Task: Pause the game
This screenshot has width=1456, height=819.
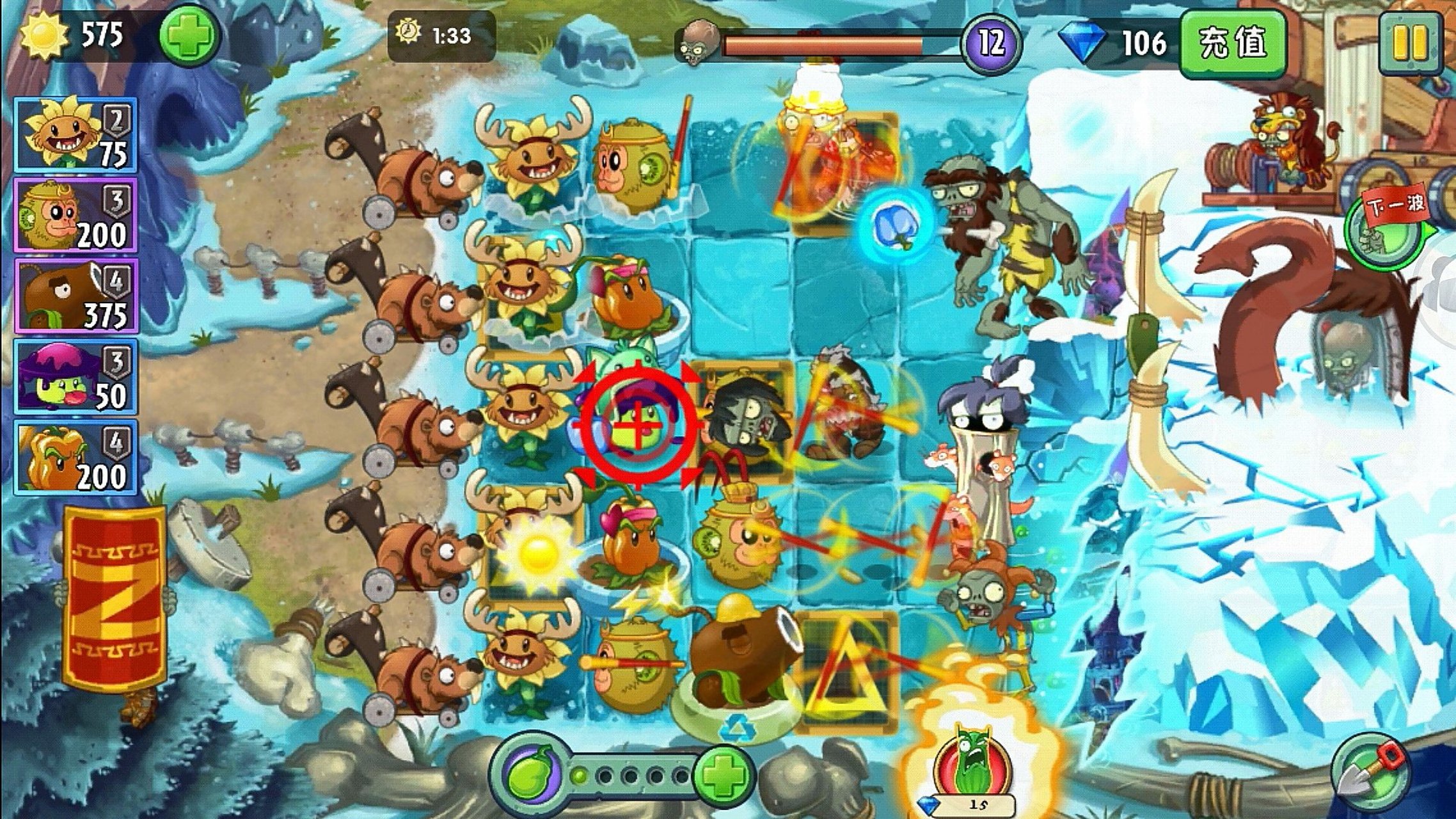Action: [x=1411, y=44]
